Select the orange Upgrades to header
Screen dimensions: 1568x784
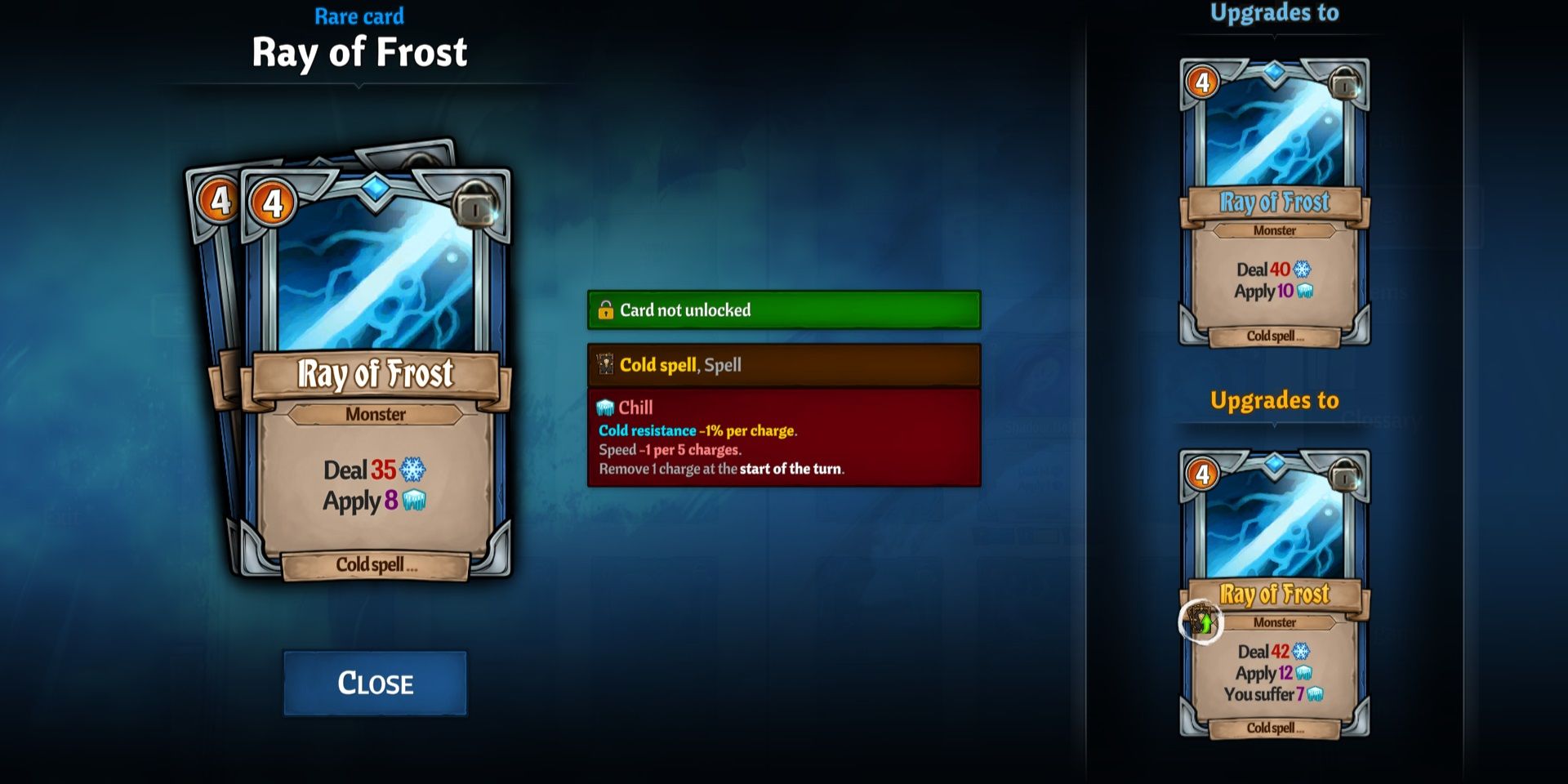1276,400
